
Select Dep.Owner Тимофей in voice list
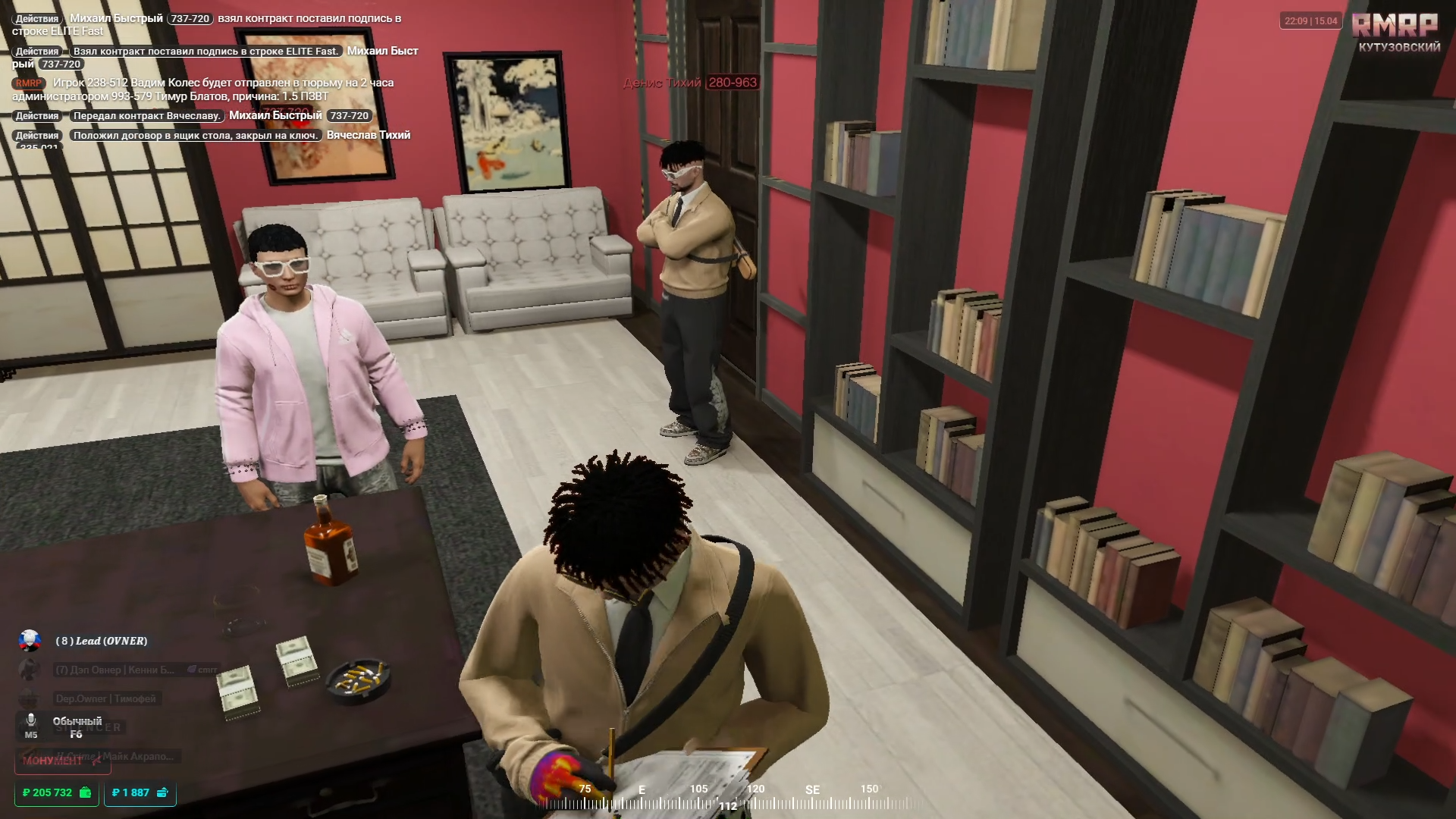(105, 698)
